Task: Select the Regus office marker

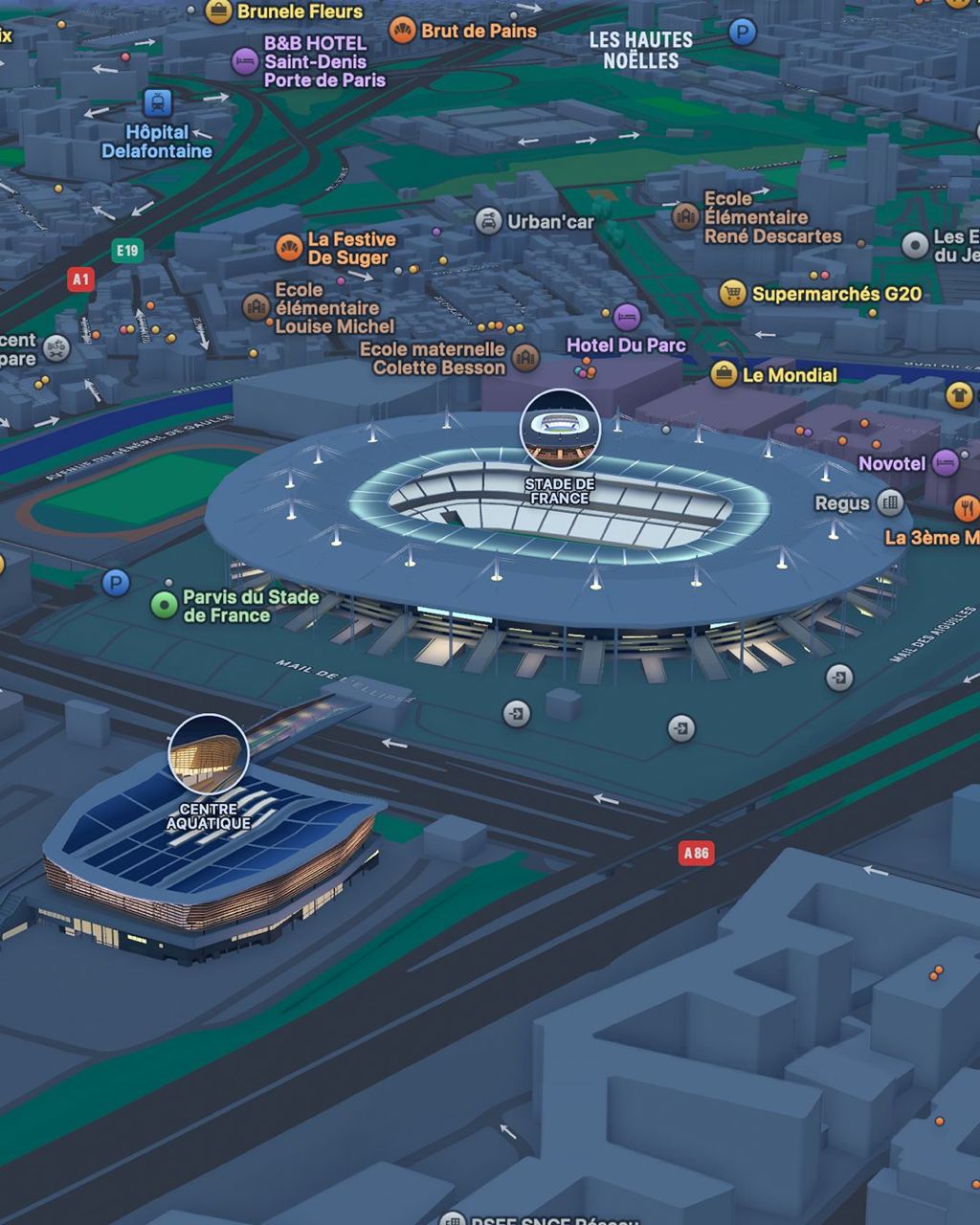Action: (x=891, y=502)
